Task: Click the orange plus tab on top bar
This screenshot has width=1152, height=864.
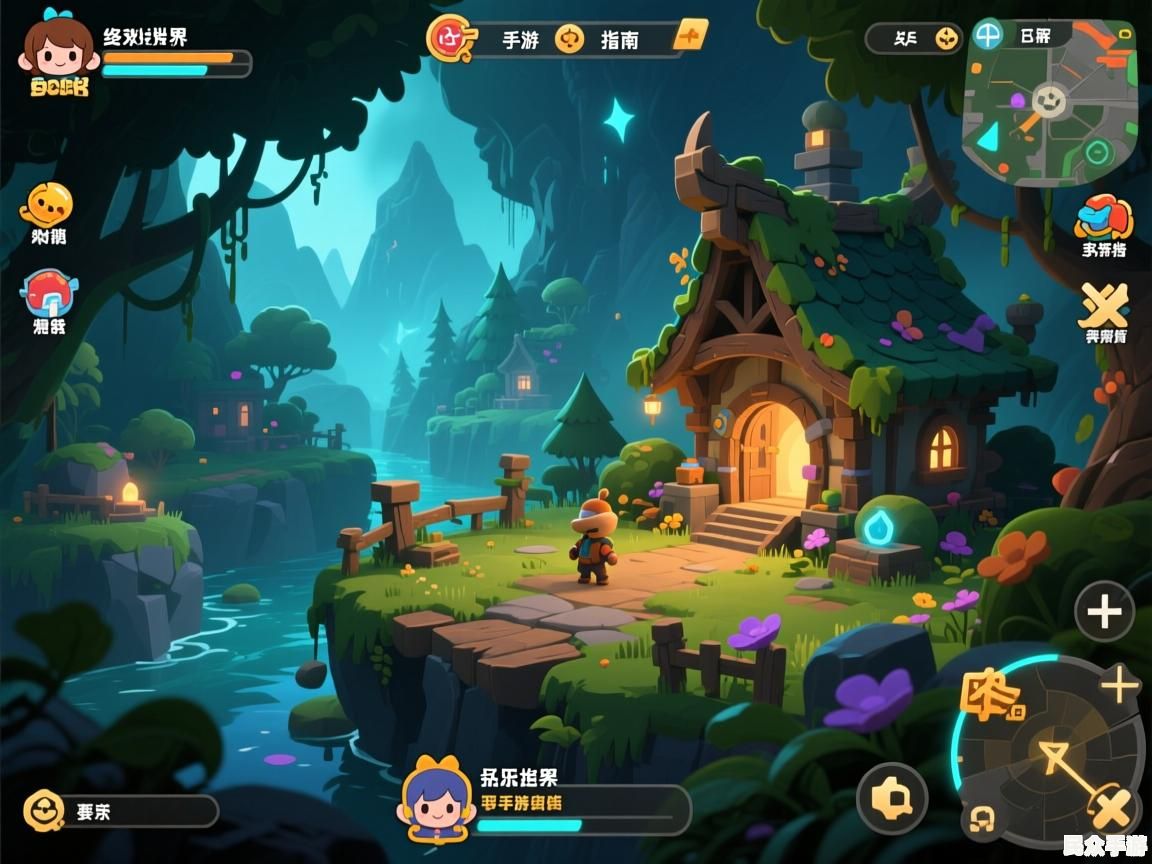Action: (690, 37)
